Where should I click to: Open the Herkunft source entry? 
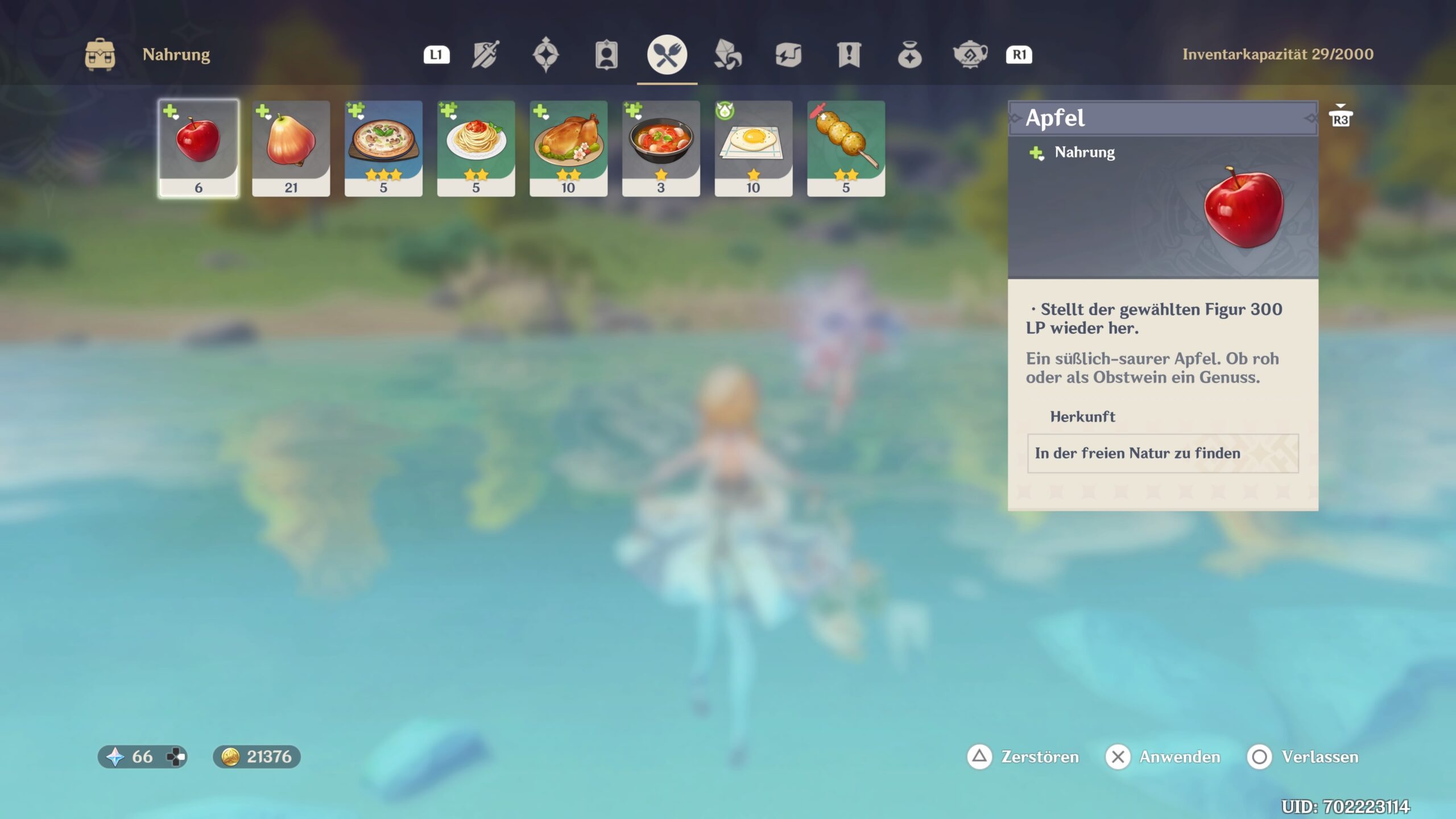(1163, 453)
